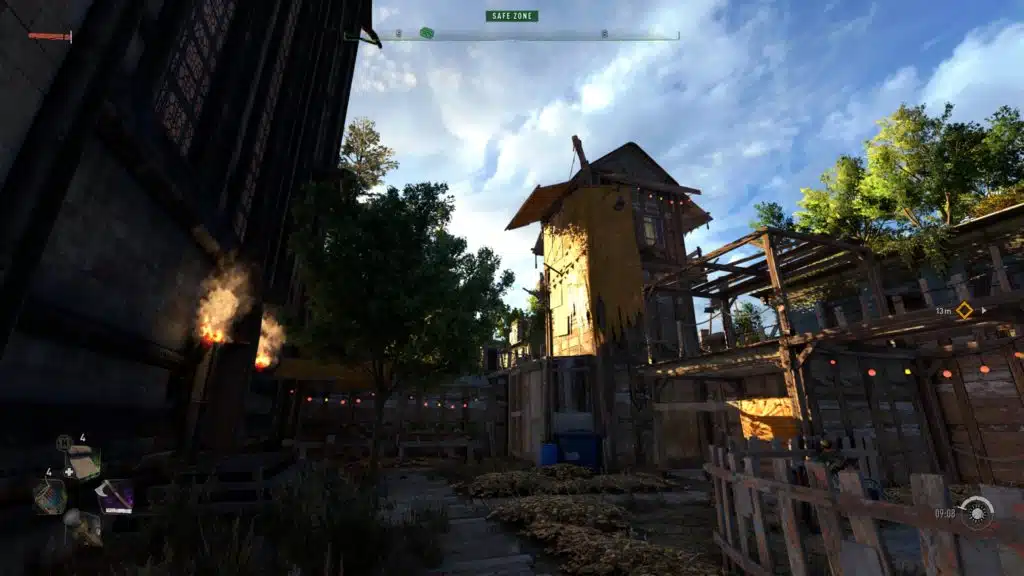The width and height of the screenshot is (1024, 576).
Task: Select the bottom quick slot item
Action: tap(82, 526)
